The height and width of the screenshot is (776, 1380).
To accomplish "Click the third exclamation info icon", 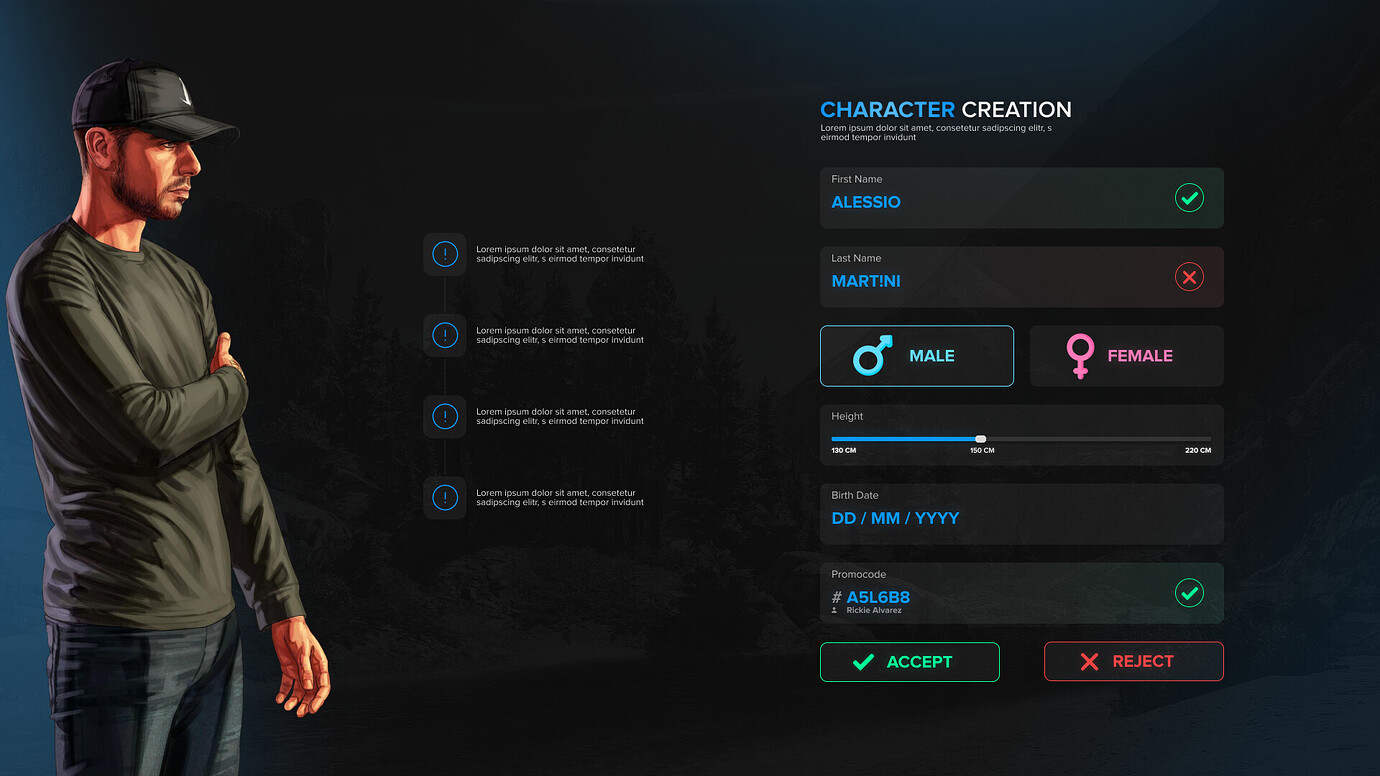I will pos(444,416).
